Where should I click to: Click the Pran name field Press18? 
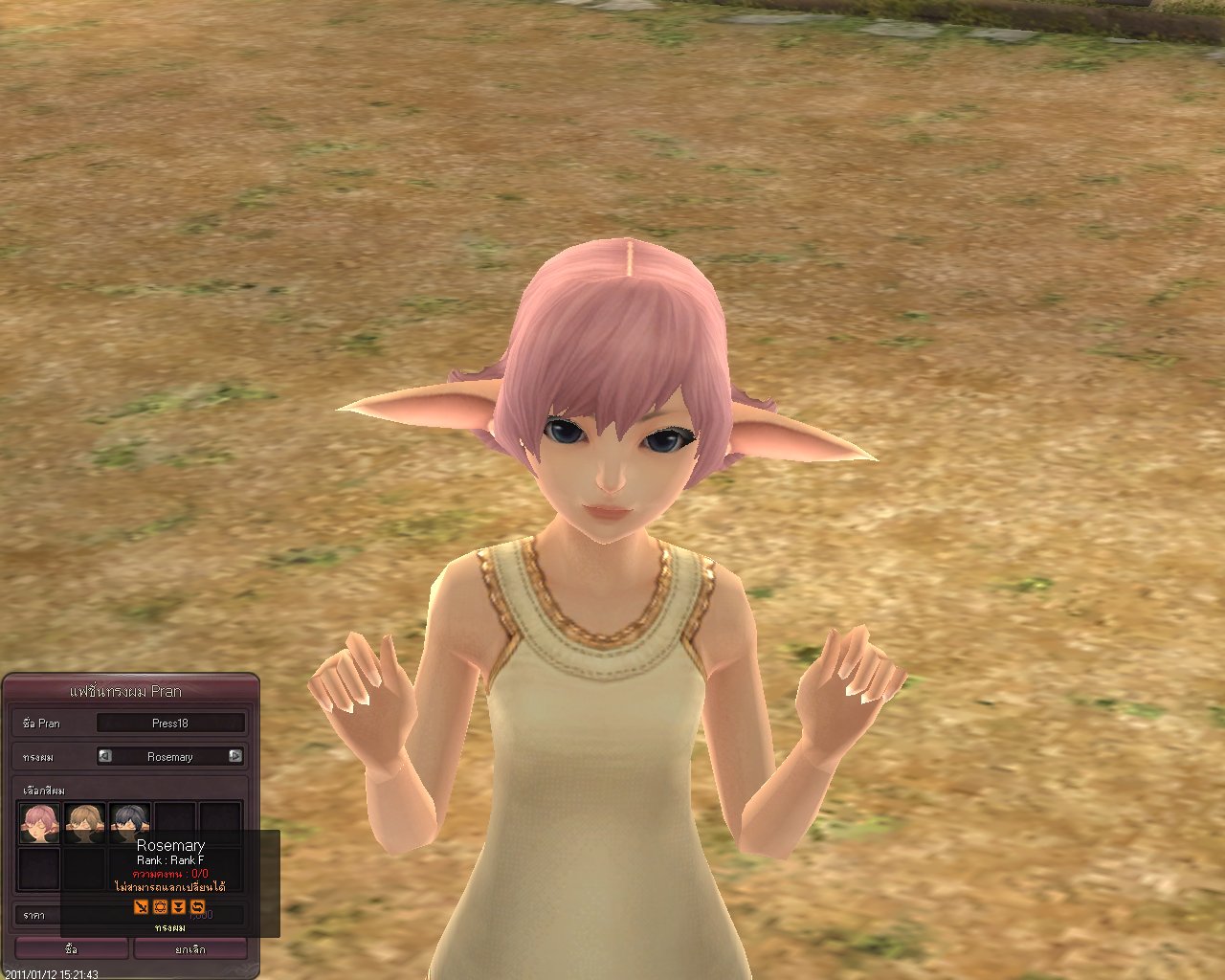click(170, 724)
